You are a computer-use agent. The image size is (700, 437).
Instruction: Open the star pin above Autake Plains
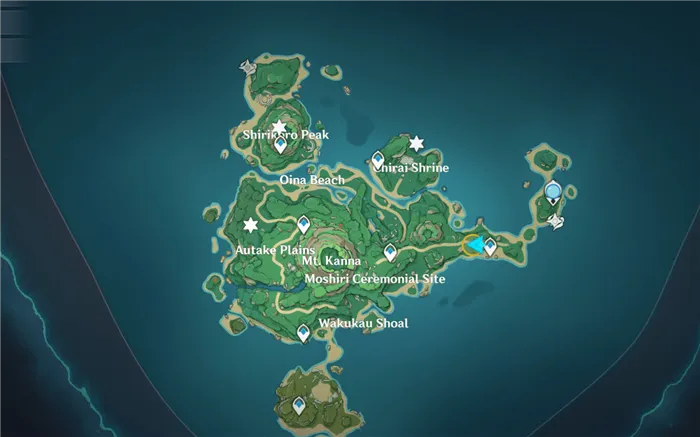pos(251,224)
